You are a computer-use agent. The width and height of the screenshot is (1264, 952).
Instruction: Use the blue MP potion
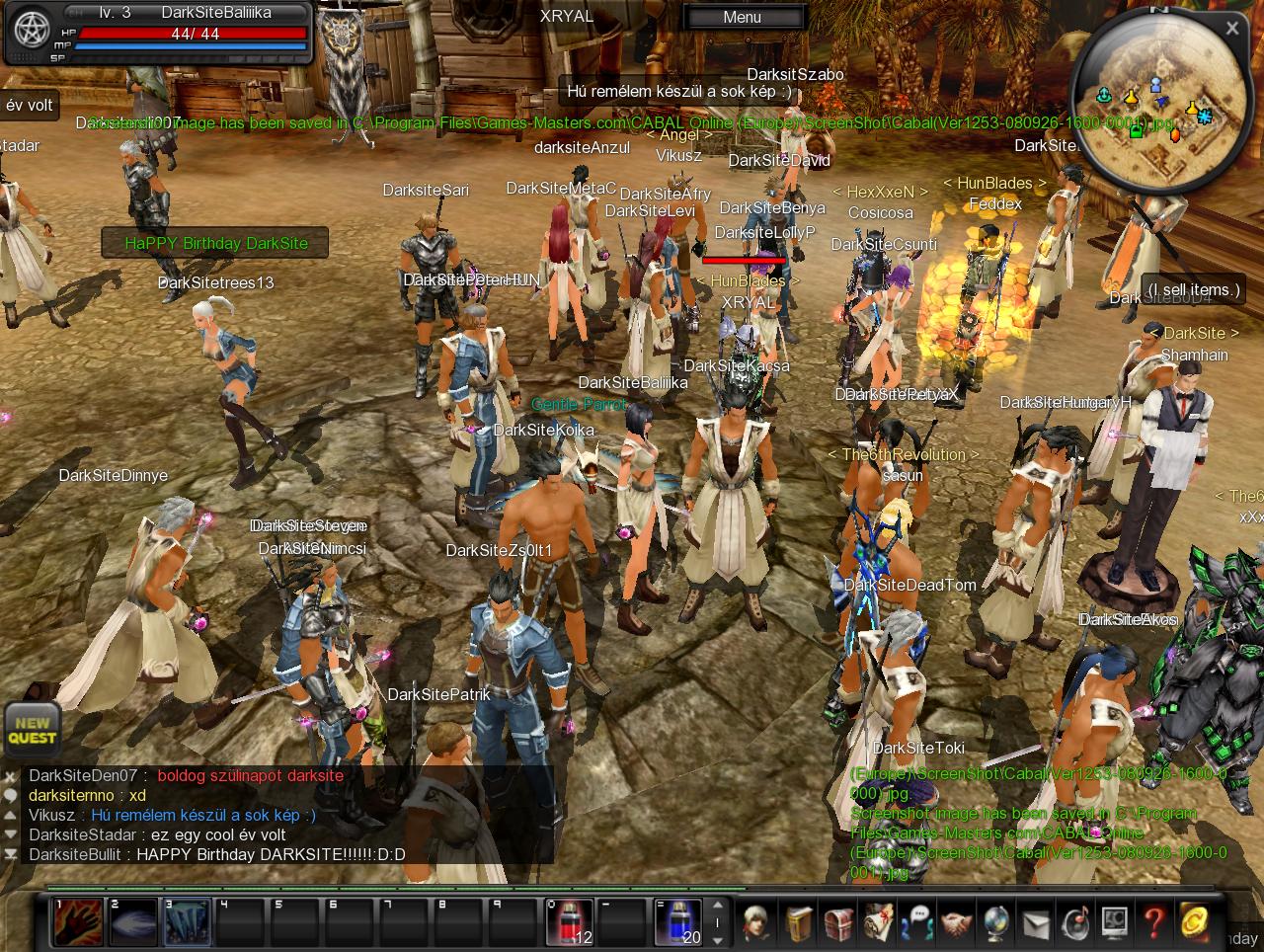click(678, 921)
